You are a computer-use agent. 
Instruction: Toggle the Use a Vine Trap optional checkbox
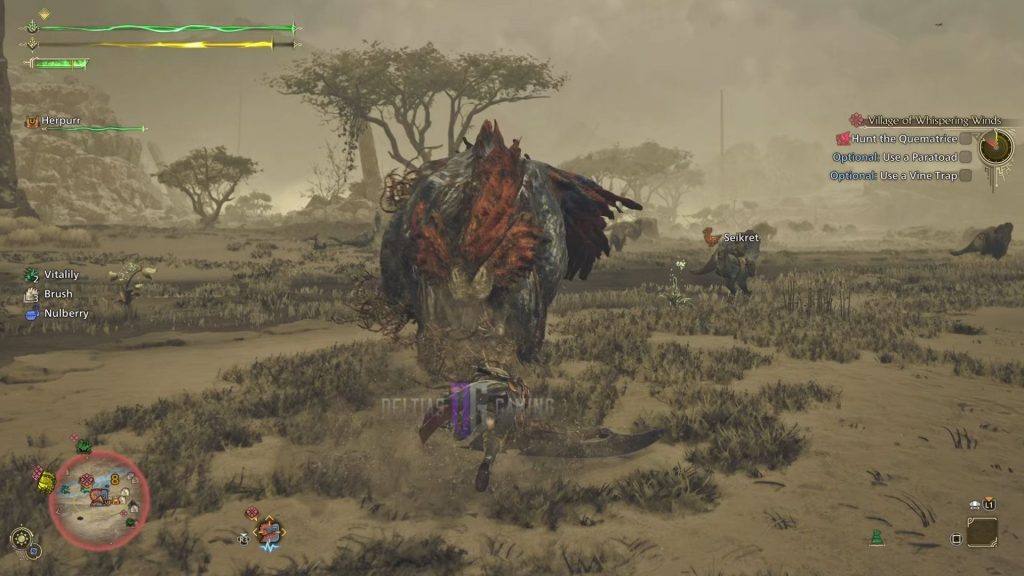(x=966, y=176)
